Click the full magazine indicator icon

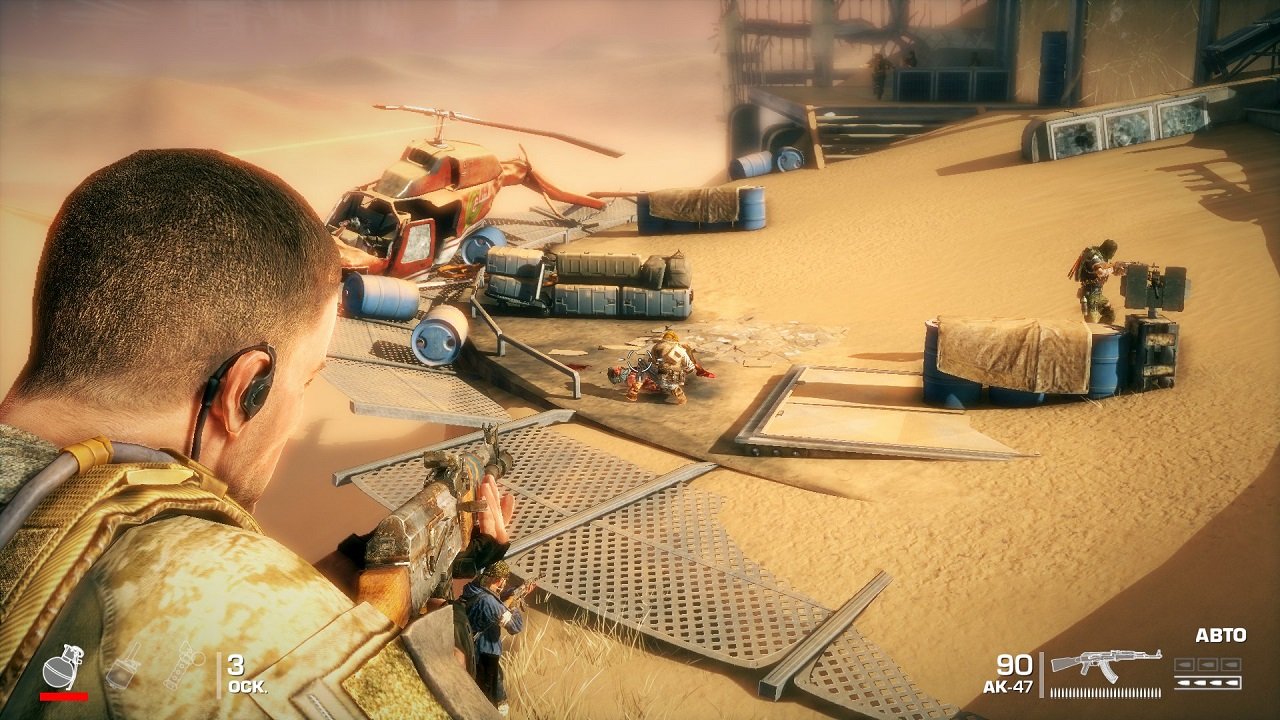1208,682
